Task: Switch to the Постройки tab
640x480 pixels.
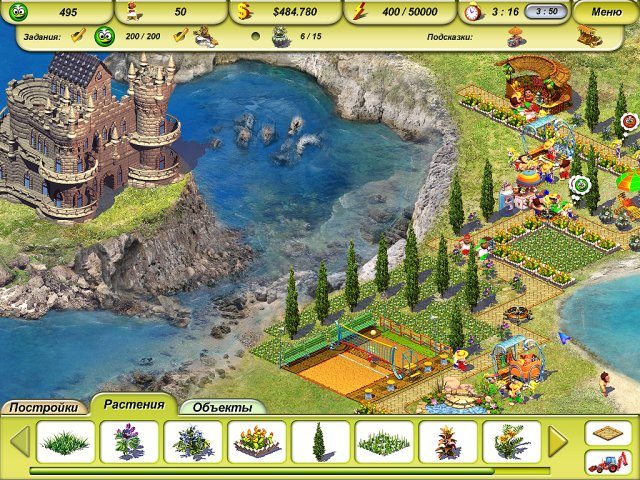Action: tap(45, 408)
